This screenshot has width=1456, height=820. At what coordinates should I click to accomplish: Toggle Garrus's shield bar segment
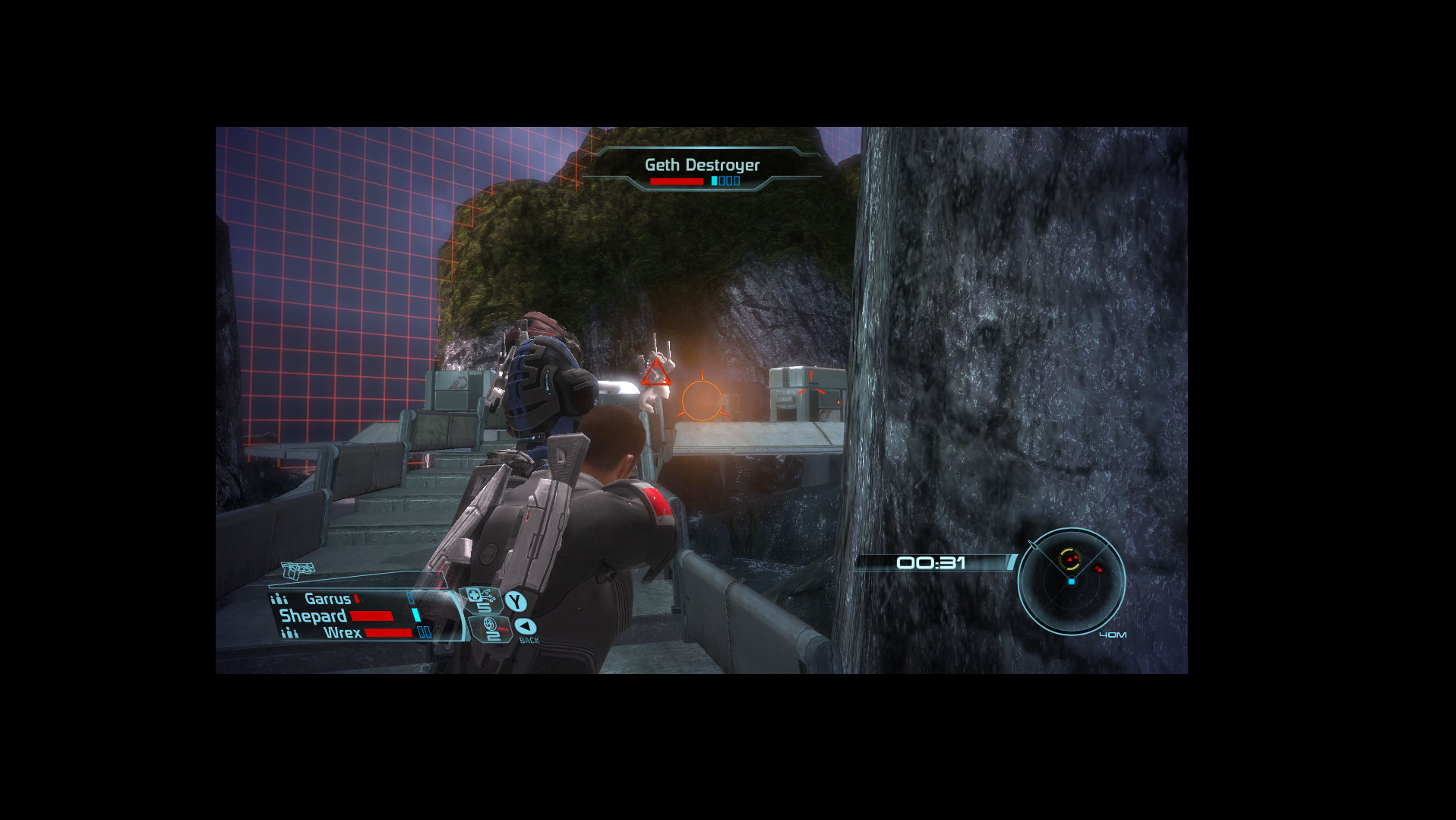pos(409,597)
